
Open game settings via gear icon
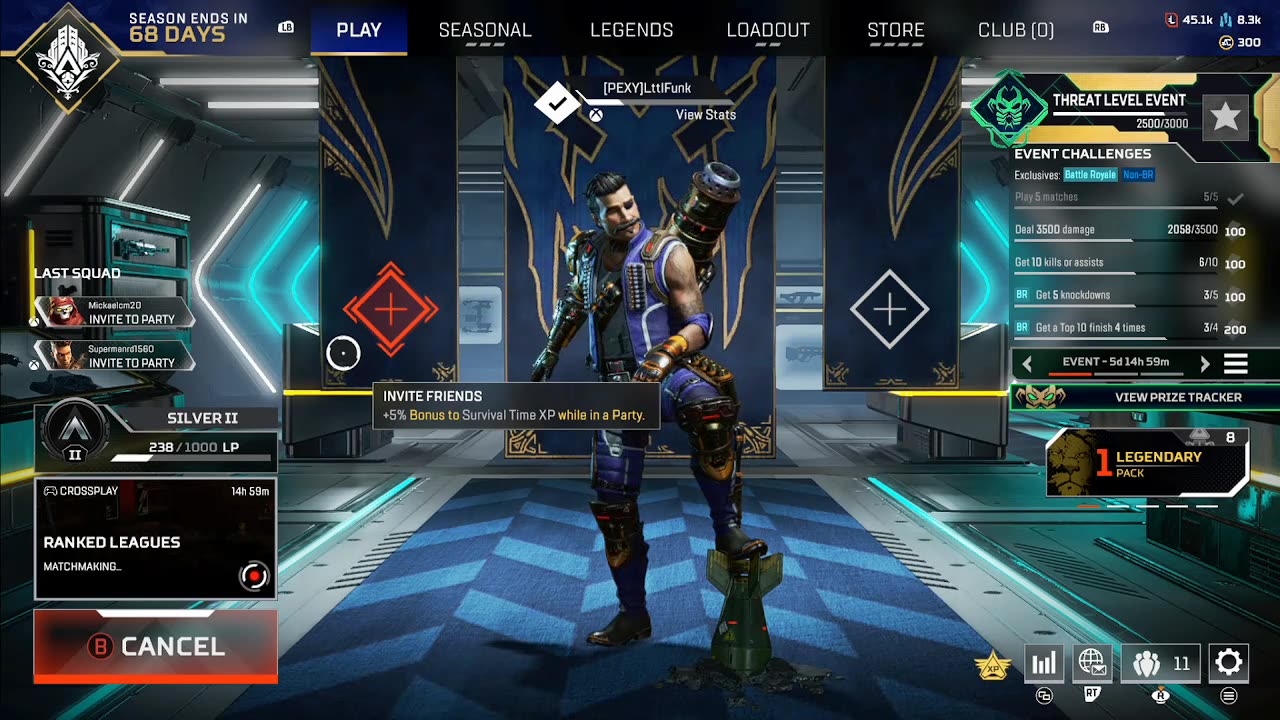click(1228, 662)
